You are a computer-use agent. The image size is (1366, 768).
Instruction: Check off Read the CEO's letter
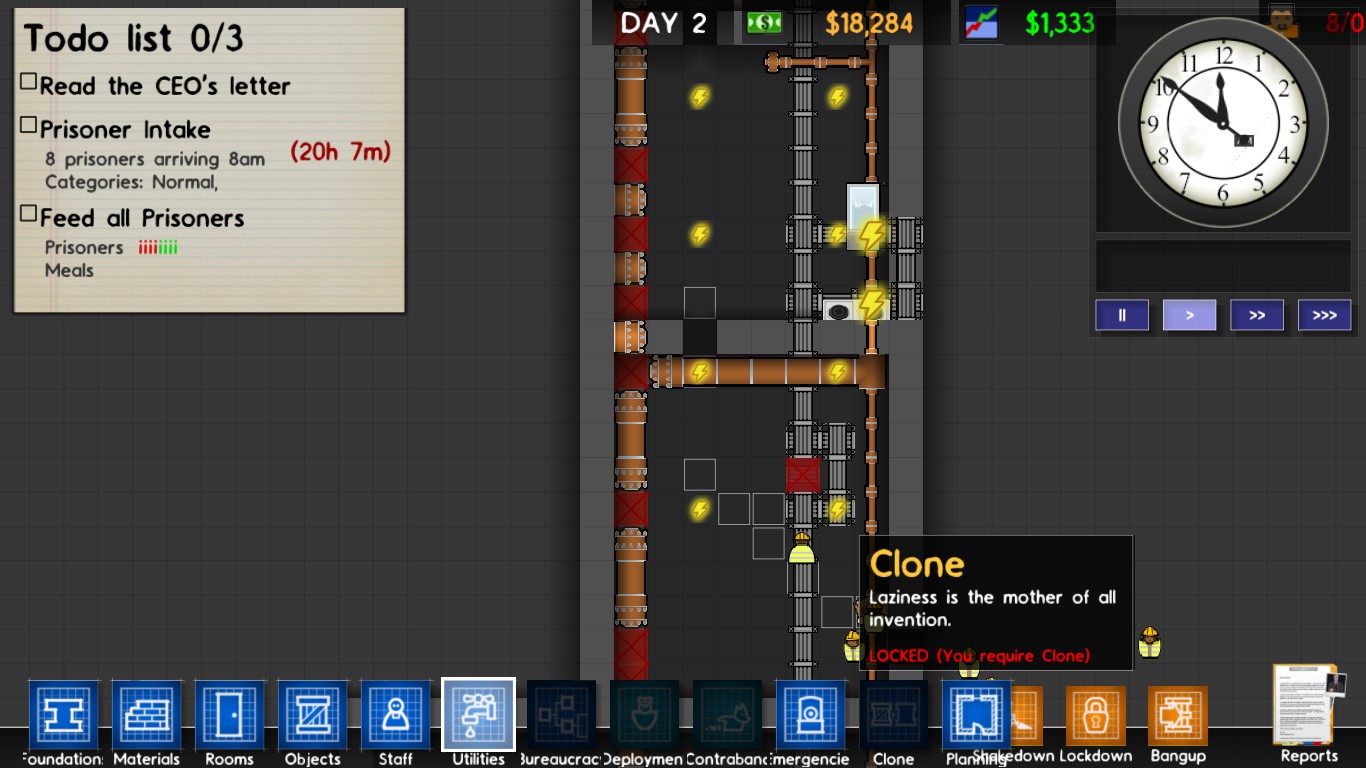pyautogui.click(x=29, y=80)
